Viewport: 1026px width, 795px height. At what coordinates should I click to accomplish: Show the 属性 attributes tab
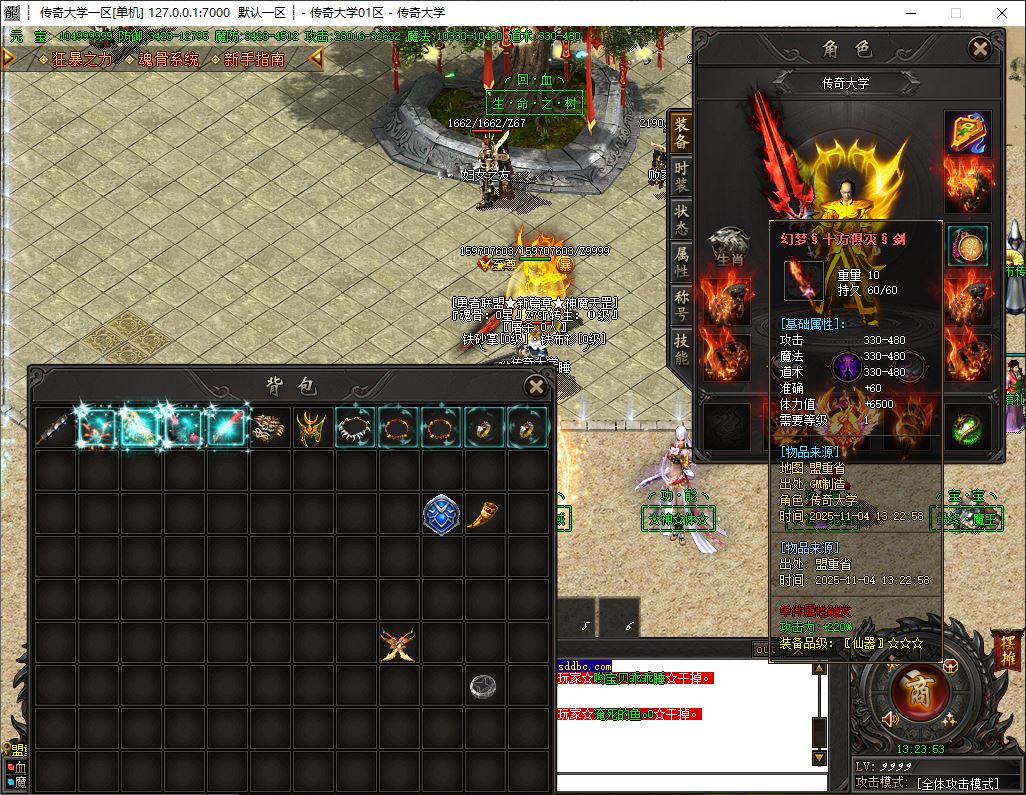pyautogui.click(x=681, y=264)
